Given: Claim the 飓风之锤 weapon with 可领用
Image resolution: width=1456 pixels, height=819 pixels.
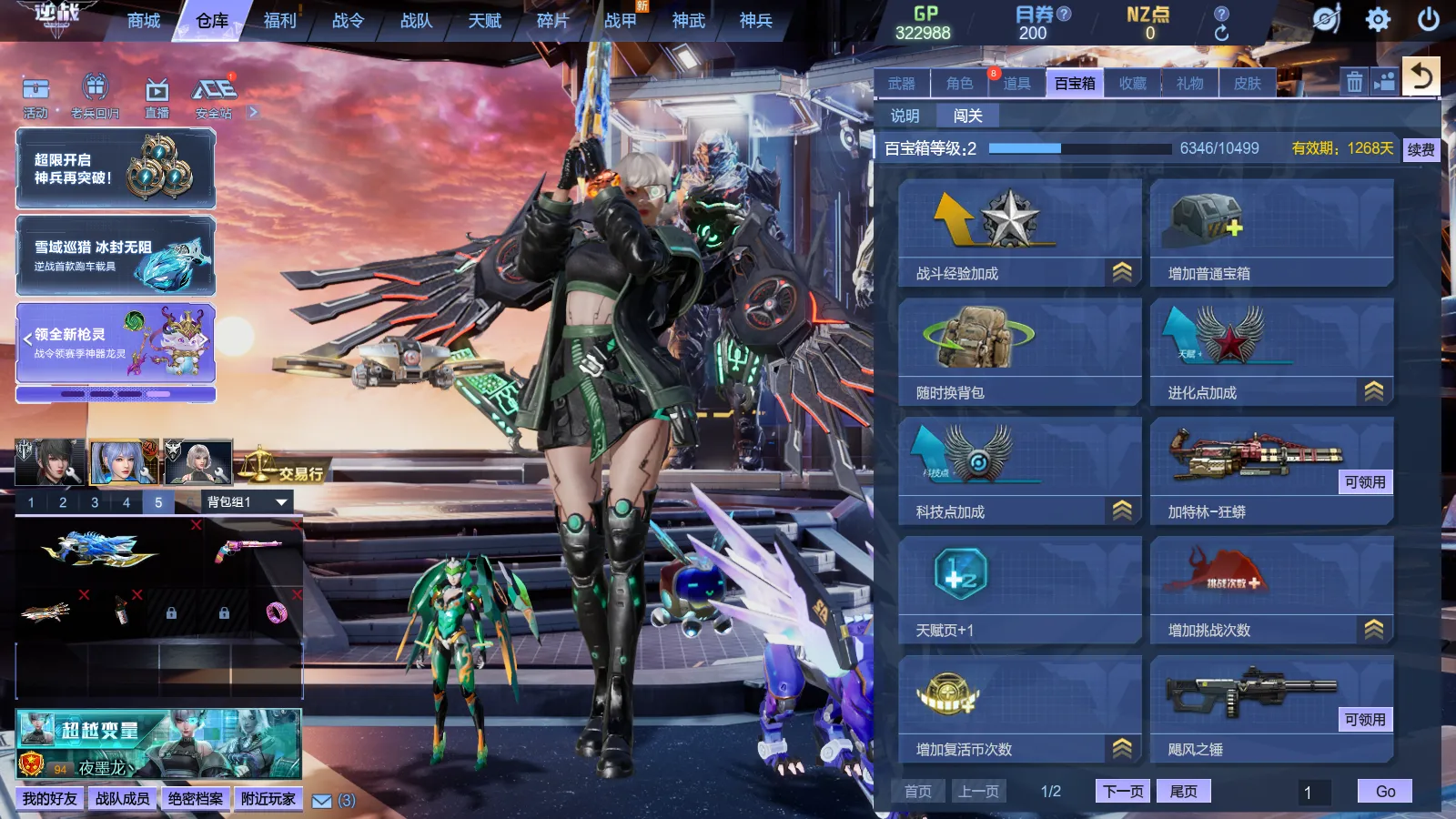Looking at the screenshot, I should [x=1365, y=720].
